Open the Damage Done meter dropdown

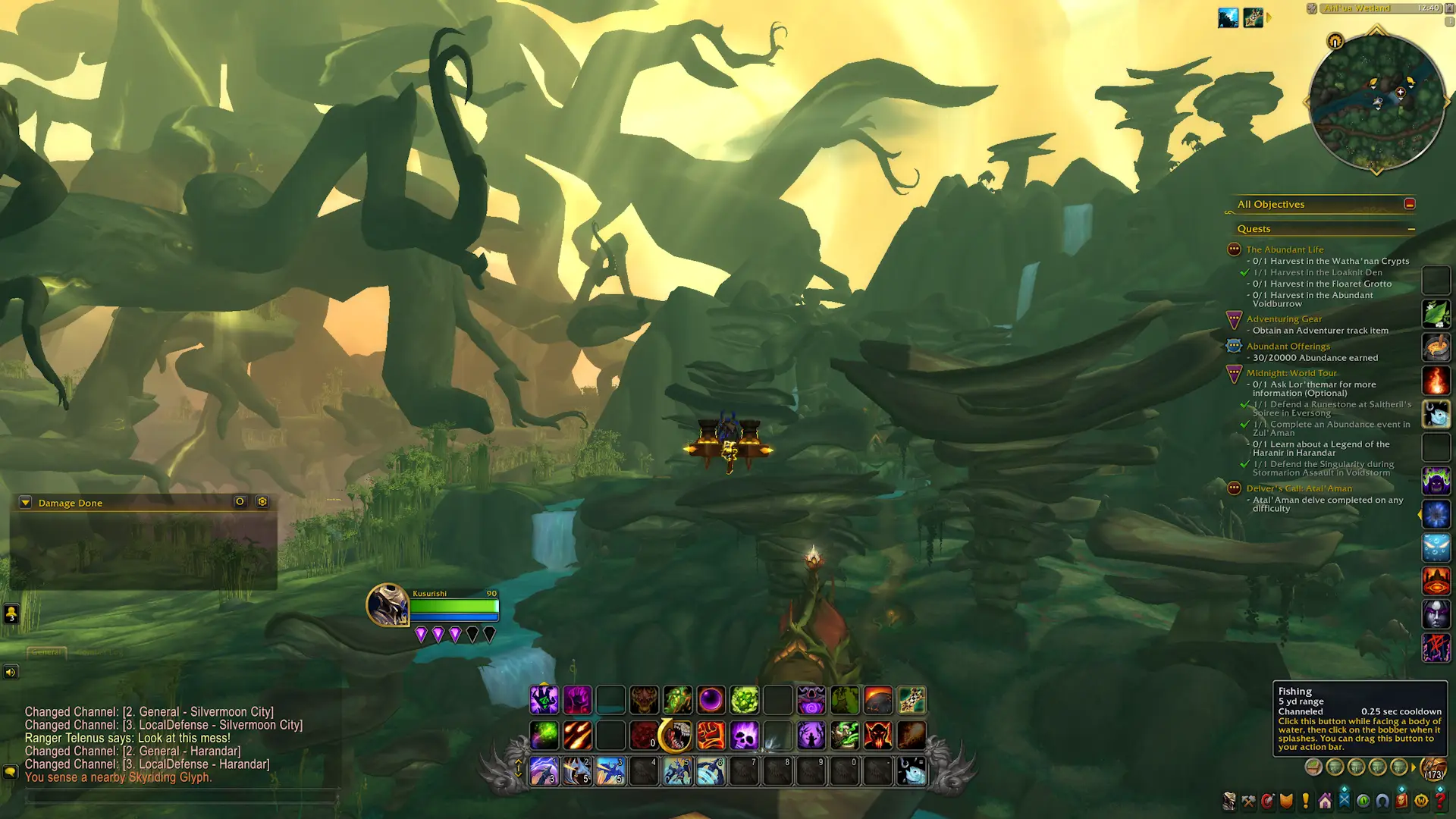pos(25,503)
